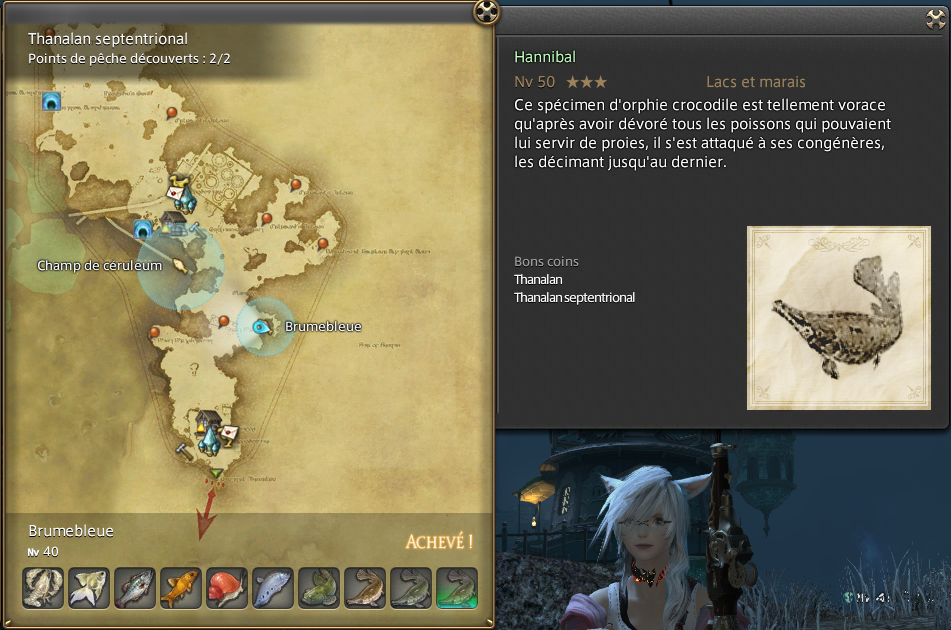The image size is (951, 630).
Task: Pick the pale blue spotted fish icon
Action: (x=273, y=588)
